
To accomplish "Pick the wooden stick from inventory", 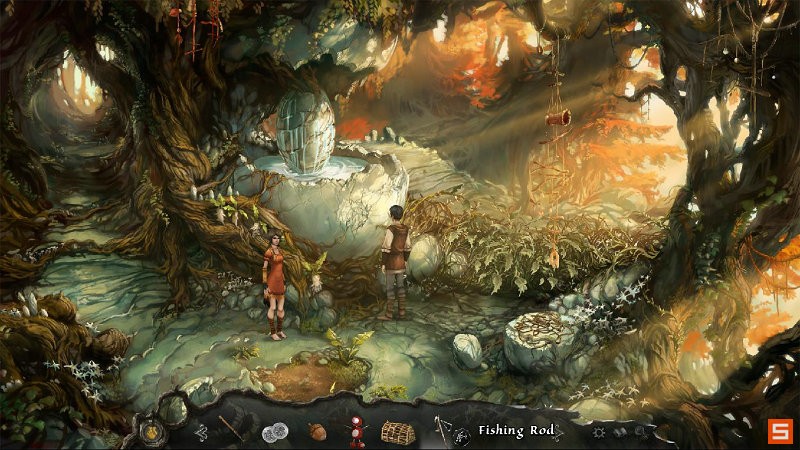I will [x=232, y=431].
